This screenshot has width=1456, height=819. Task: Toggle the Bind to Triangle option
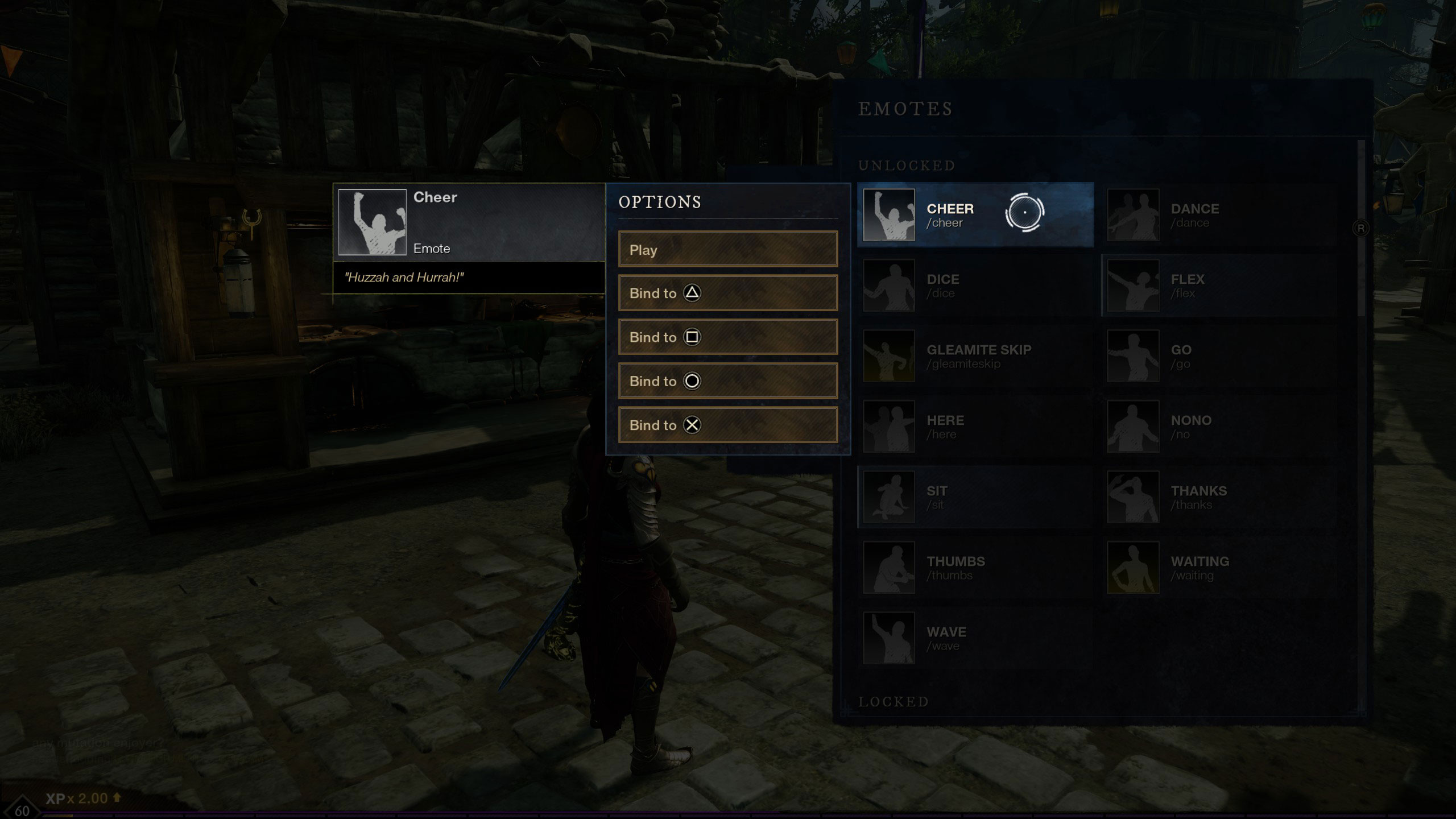[728, 293]
